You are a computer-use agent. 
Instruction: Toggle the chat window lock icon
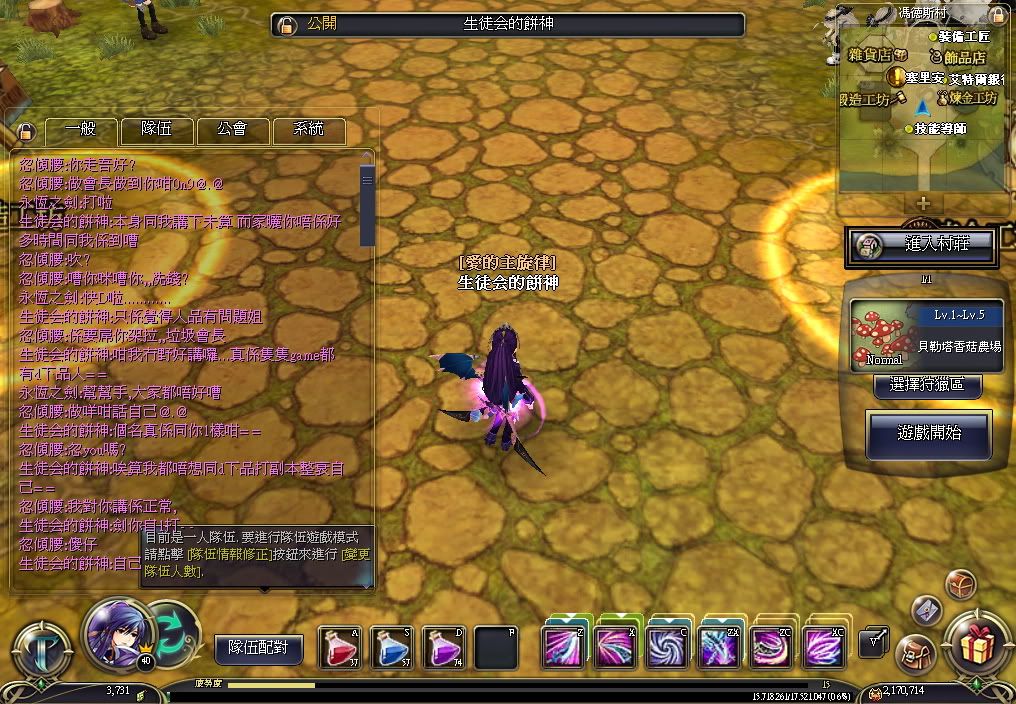coord(26,132)
